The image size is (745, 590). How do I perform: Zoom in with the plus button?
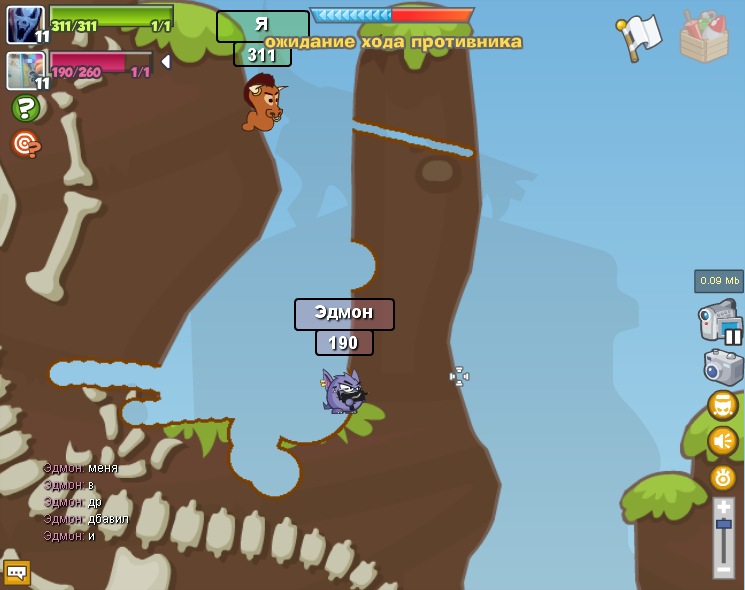pos(723,507)
